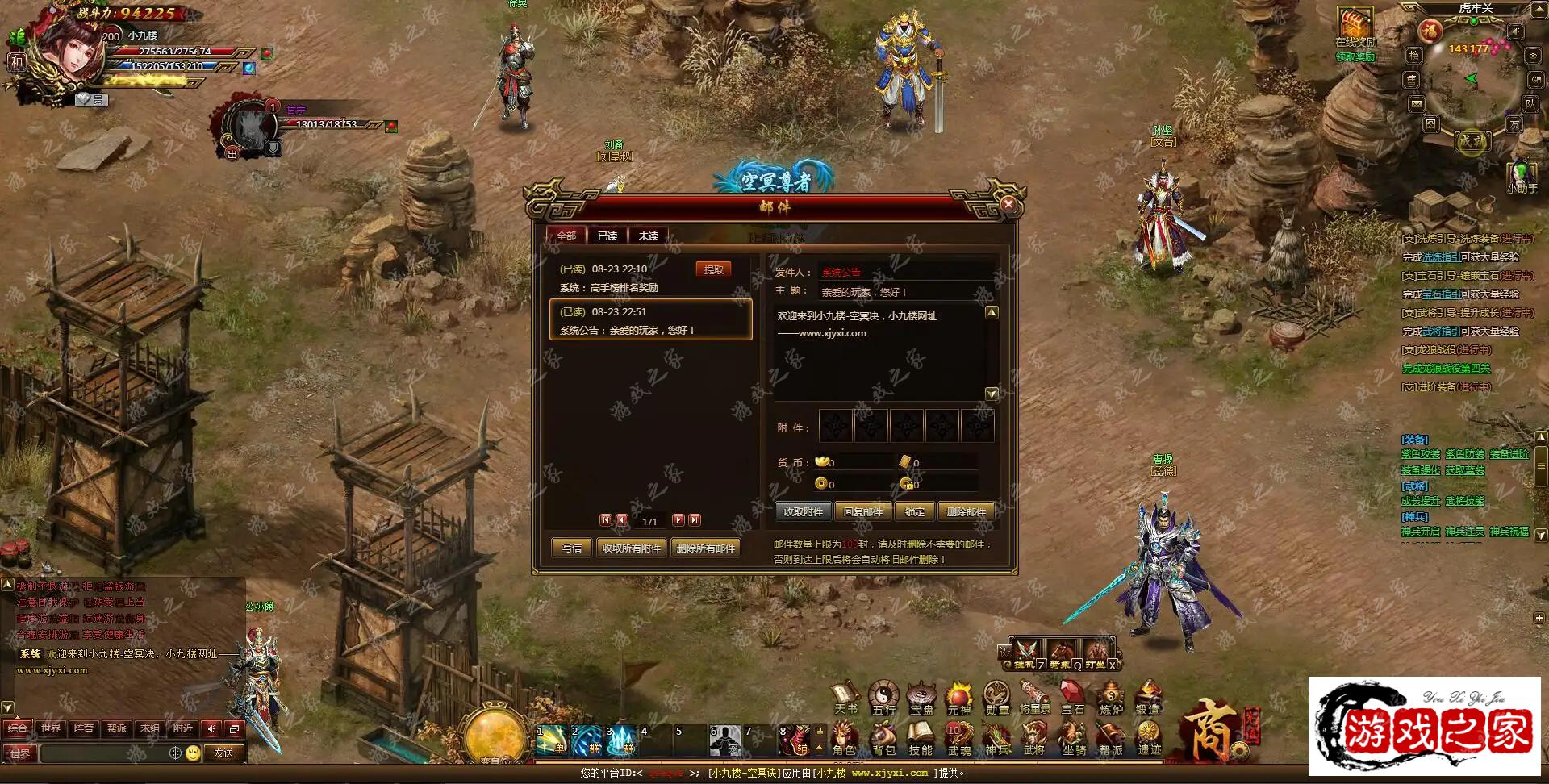Screen dimensions: 1549x784
Task: Click the 删除所有邮件 button
Action: [x=705, y=548]
